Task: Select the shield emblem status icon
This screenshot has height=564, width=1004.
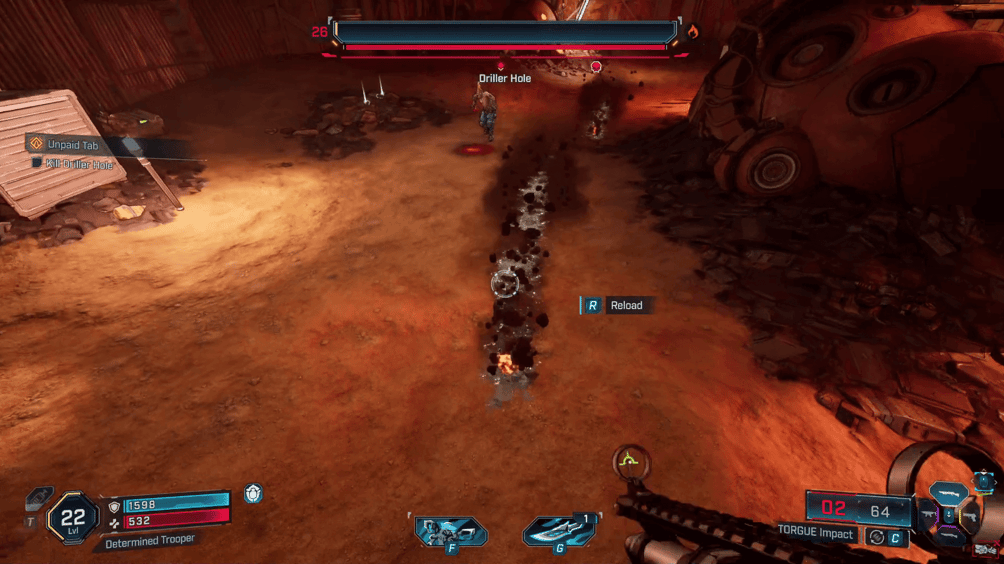Action: click(253, 492)
